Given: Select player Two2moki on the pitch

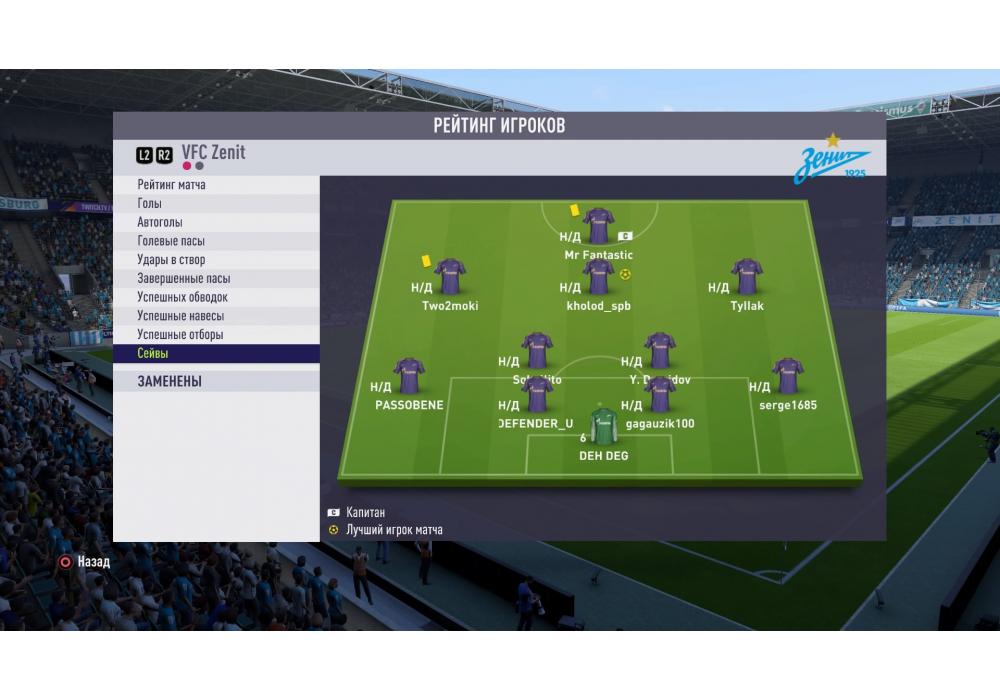Looking at the screenshot, I should 449,276.
